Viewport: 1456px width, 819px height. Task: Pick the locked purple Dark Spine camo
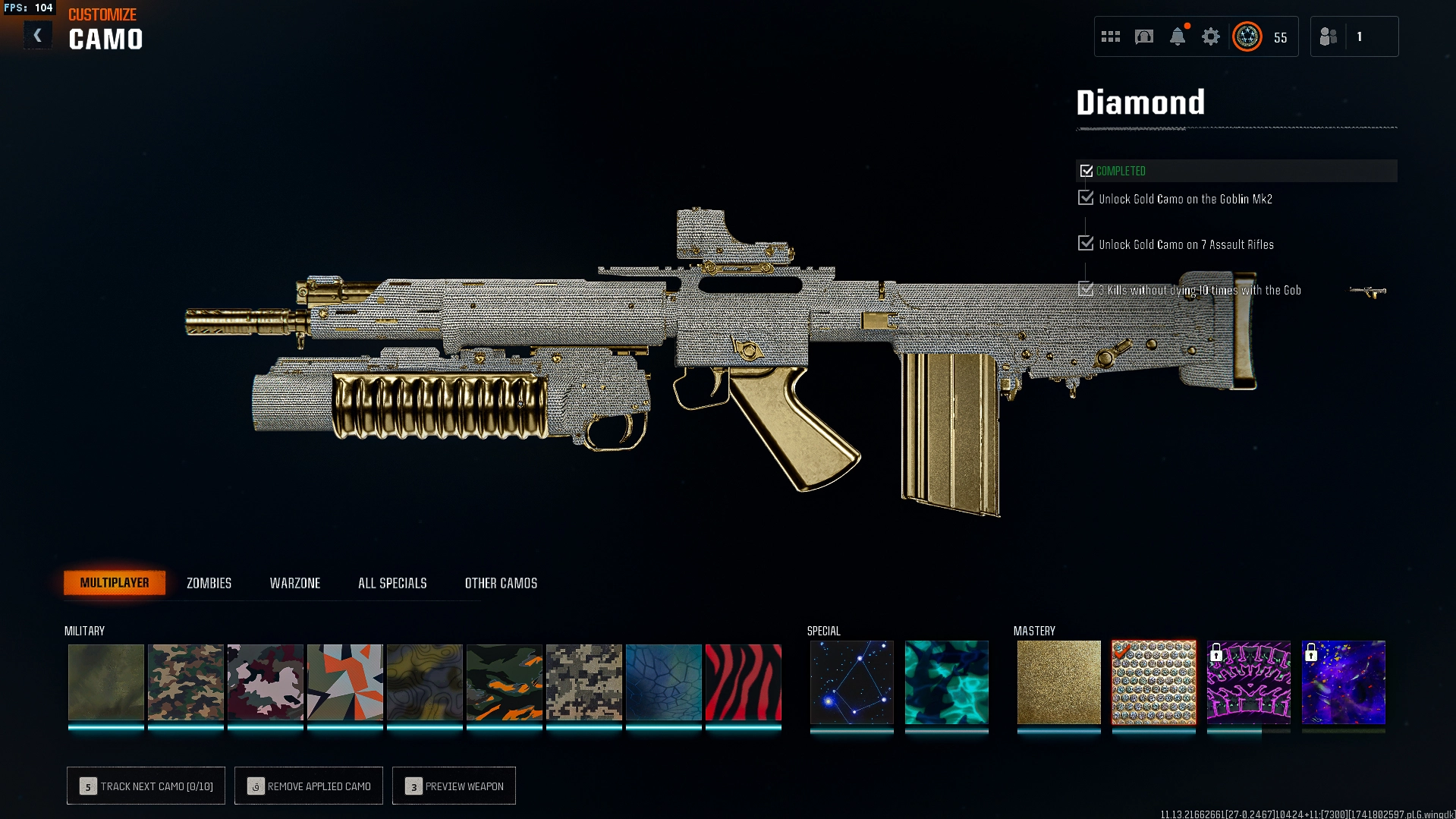point(1248,682)
